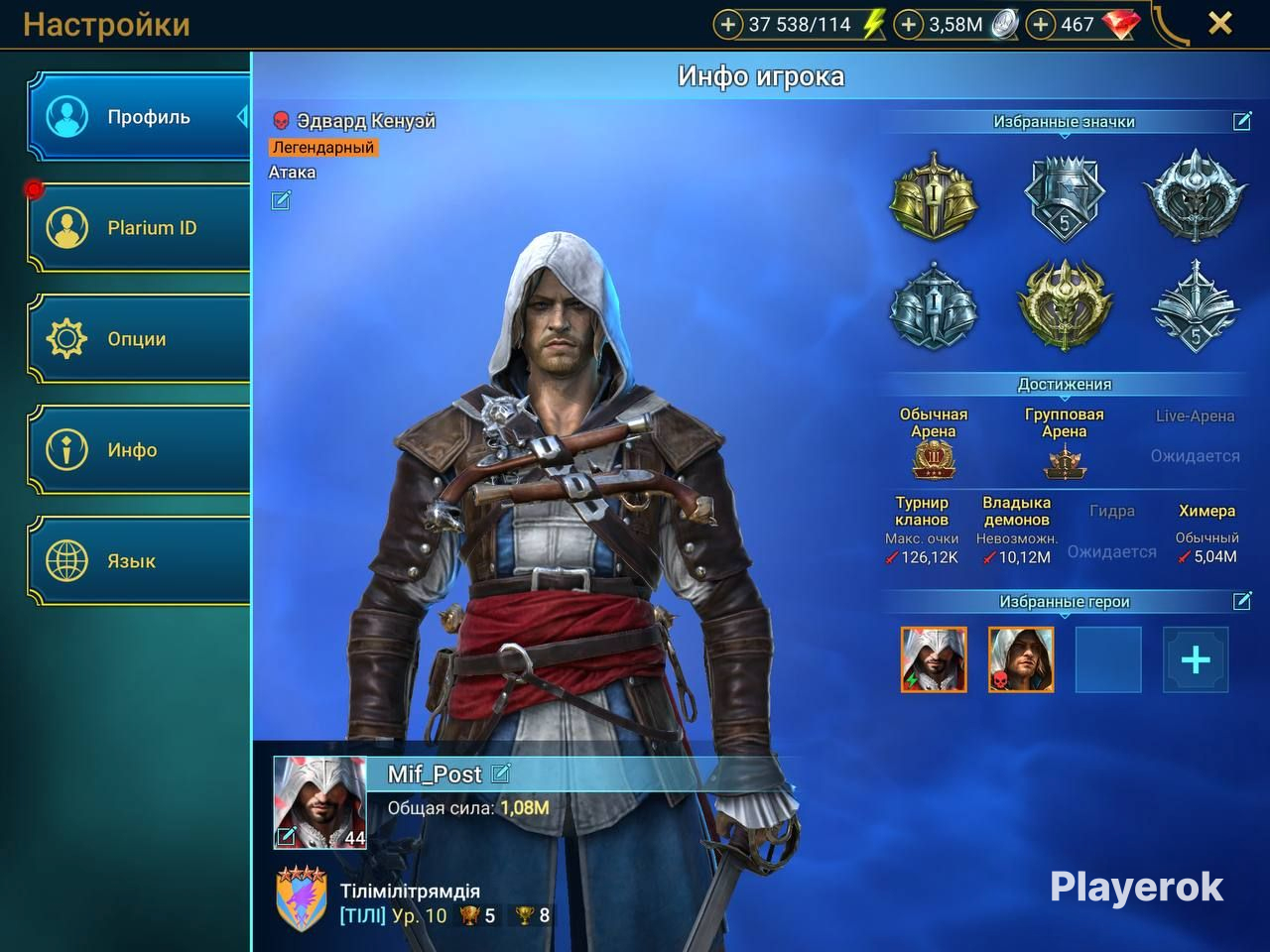
Task: Select the Инфо menu tab
Action: (x=139, y=450)
